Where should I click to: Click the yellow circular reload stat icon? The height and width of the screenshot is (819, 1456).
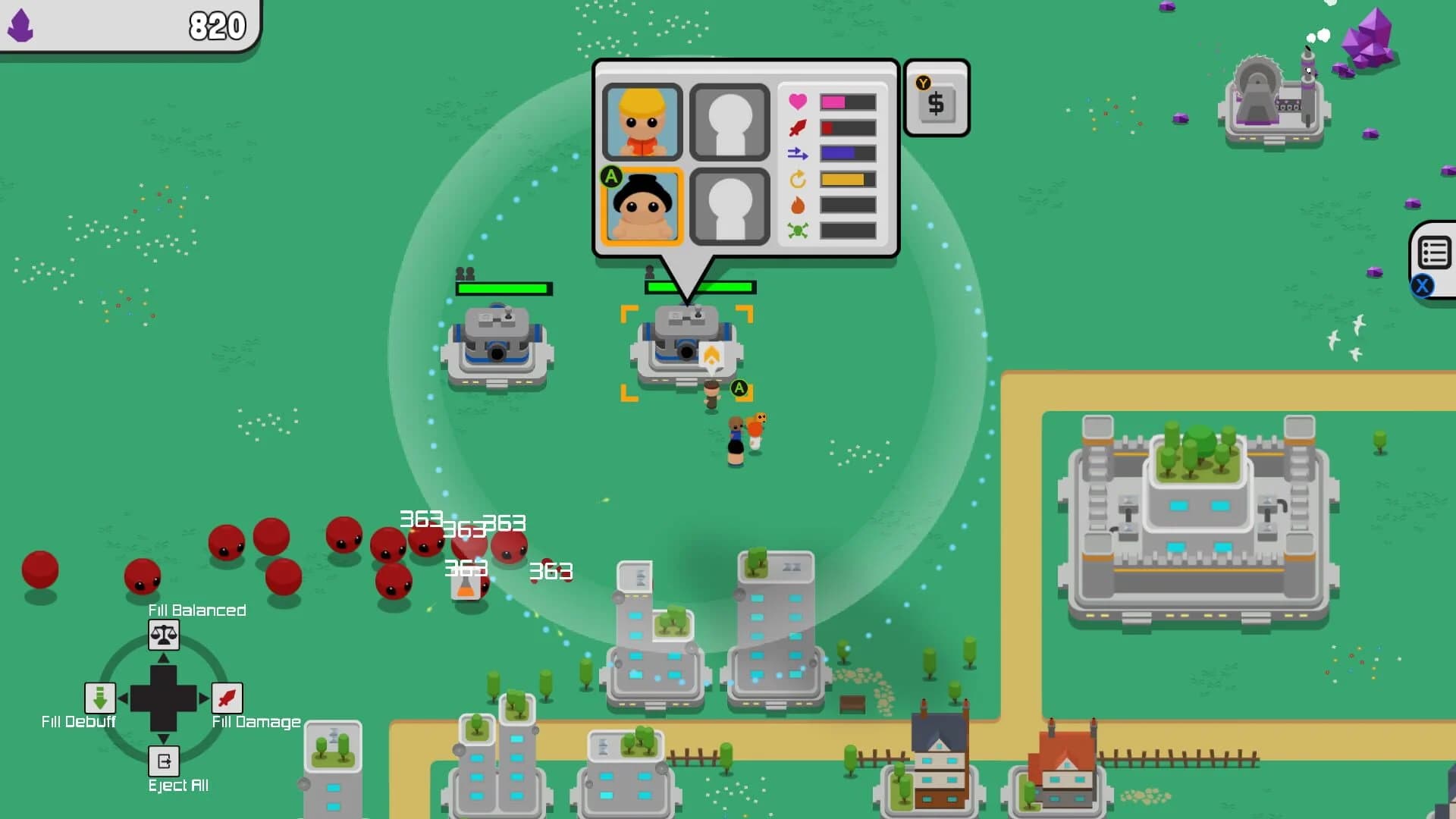coord(798,178)
